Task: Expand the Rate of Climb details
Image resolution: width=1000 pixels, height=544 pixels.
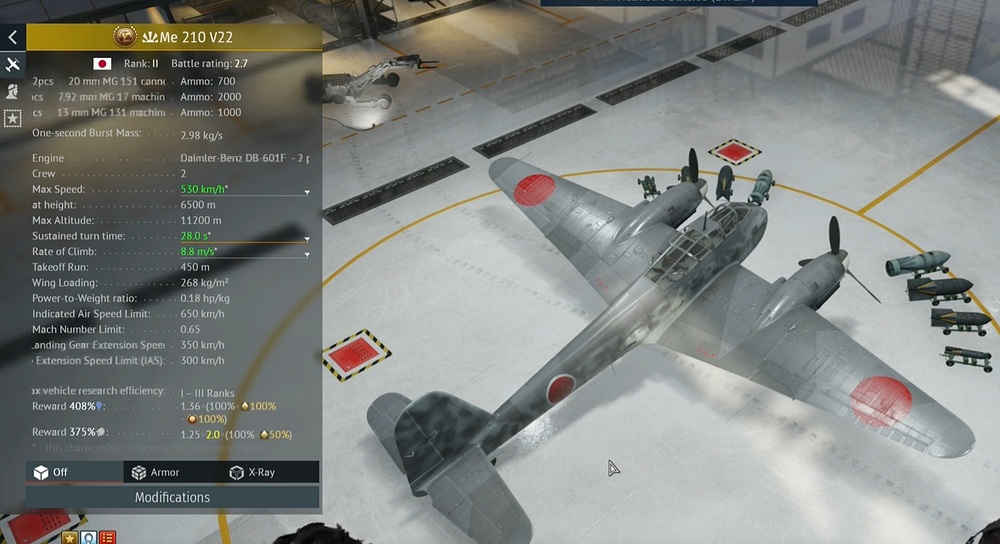Action: coord(307,254)
